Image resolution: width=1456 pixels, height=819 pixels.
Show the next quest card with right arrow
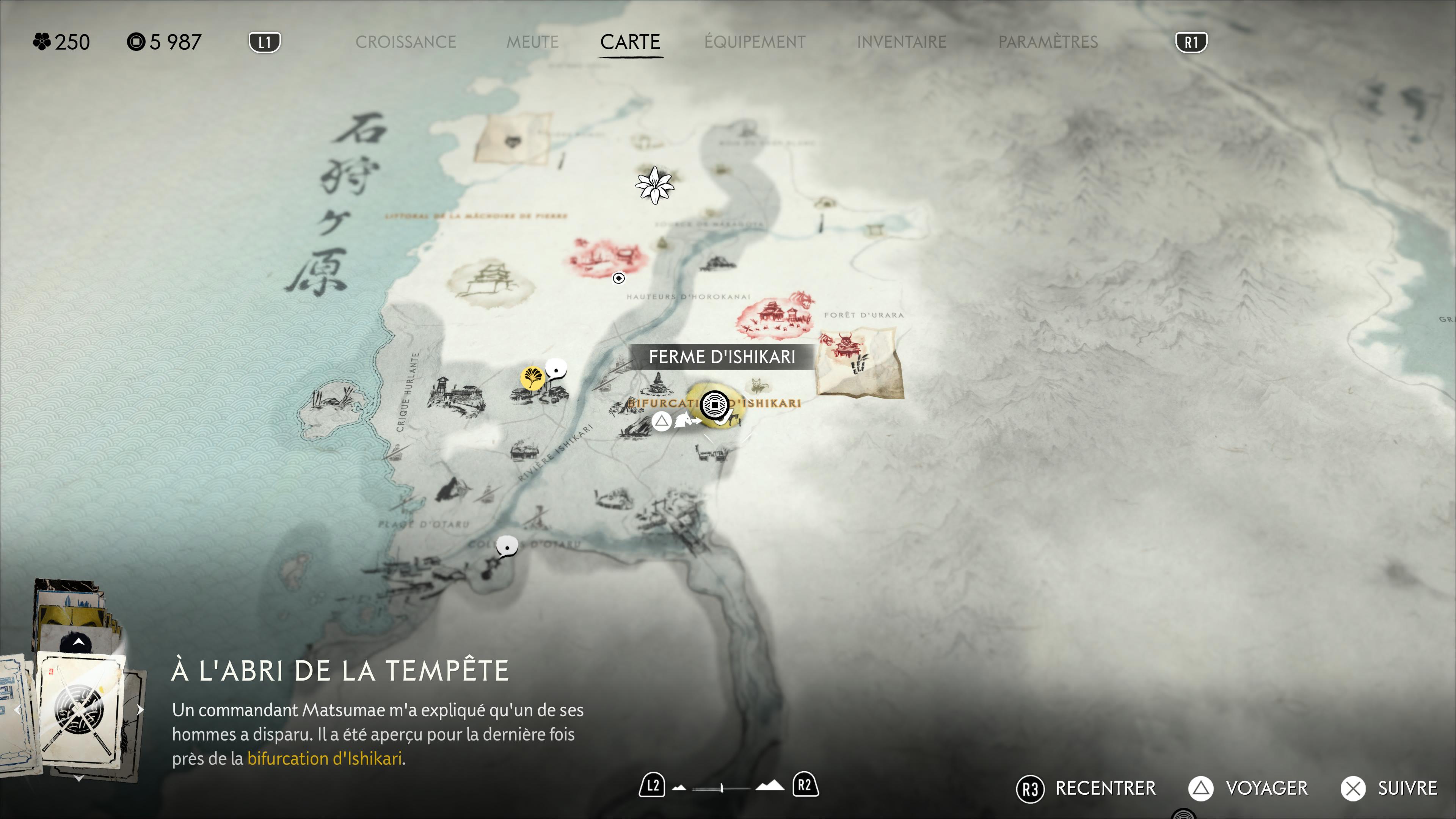click(x=140, y=710)
